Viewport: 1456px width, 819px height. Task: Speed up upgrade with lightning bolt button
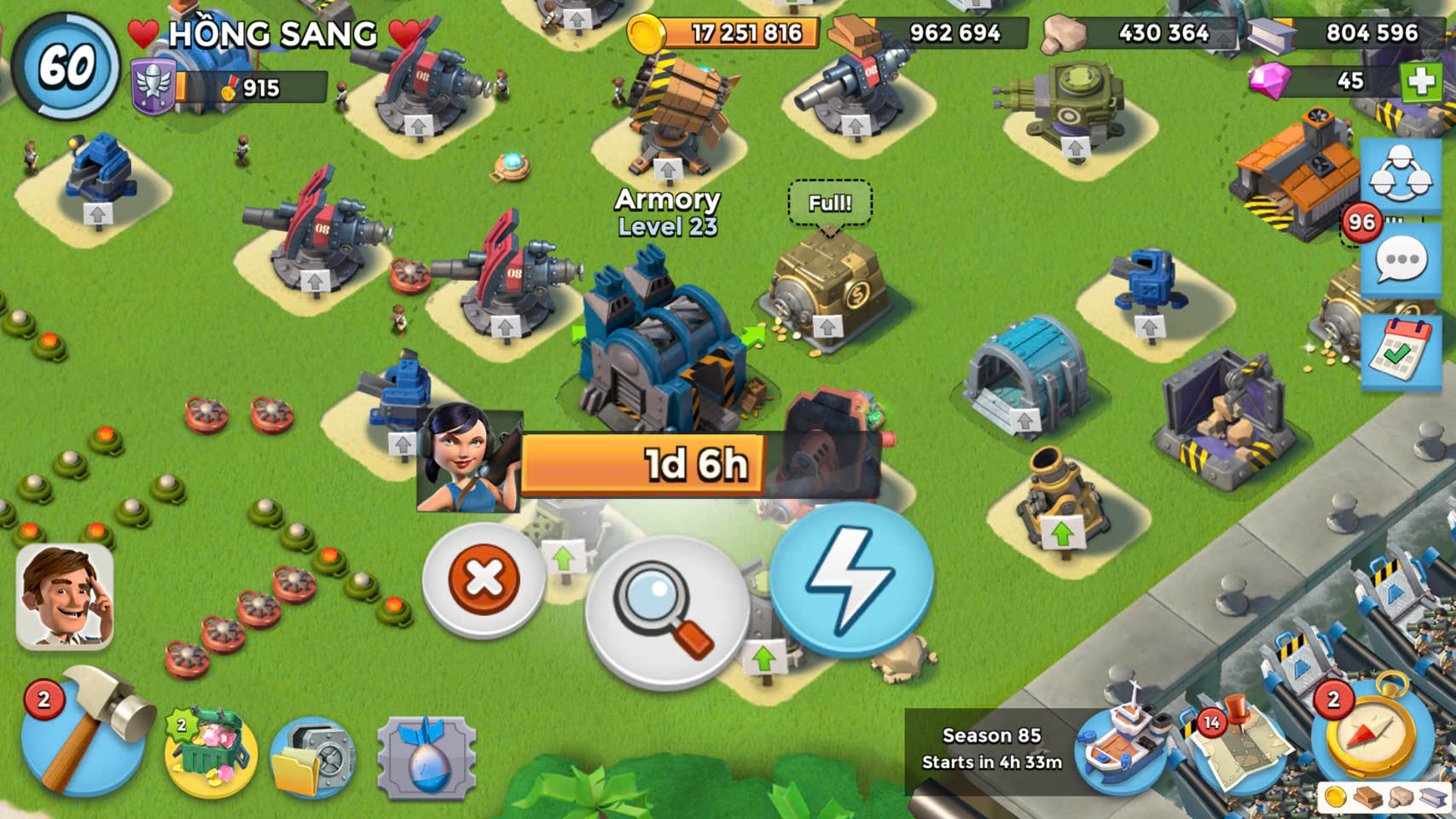(x=851, y=580)
